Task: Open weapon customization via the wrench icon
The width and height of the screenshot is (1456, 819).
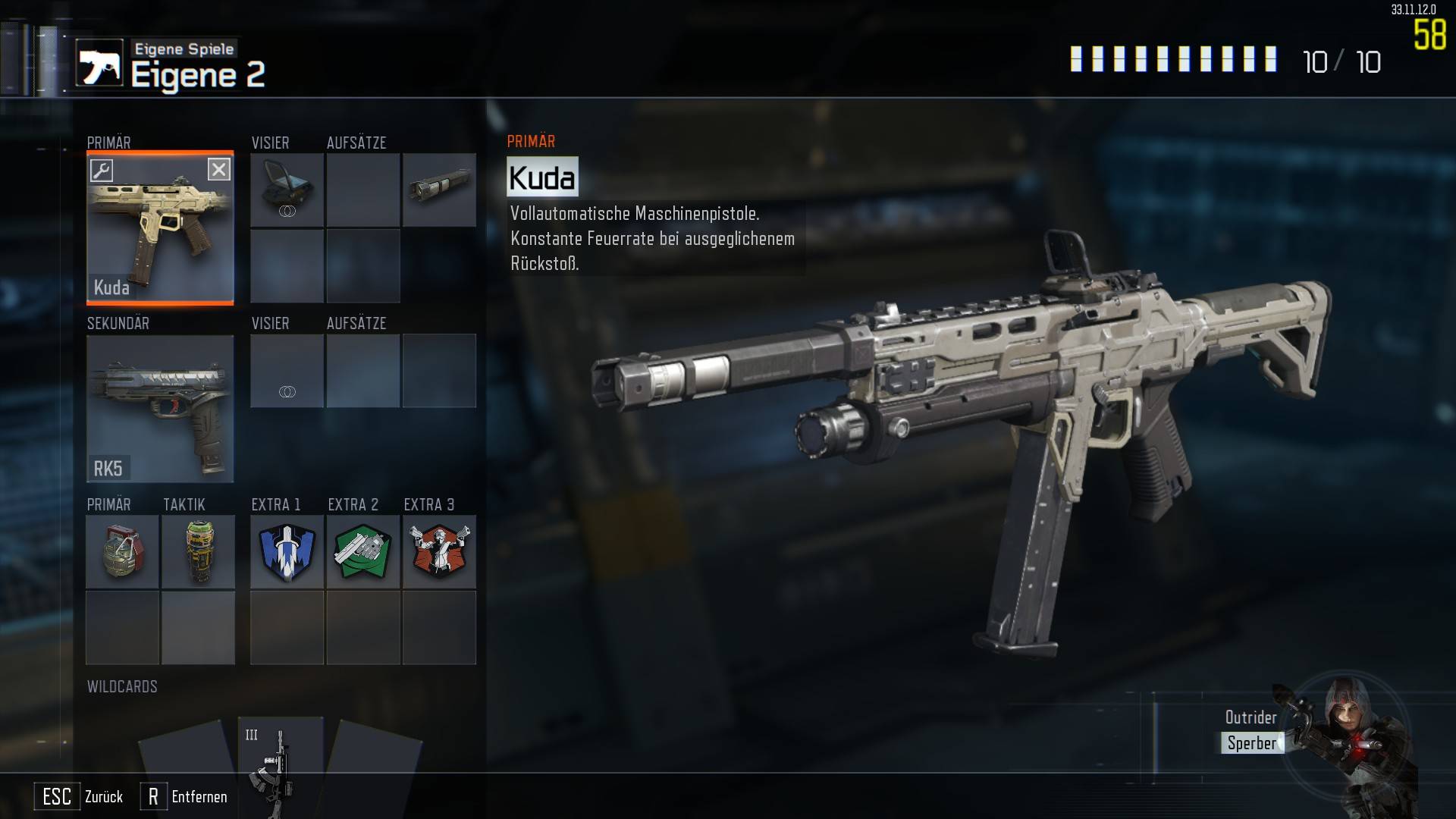Action: (x=102, y=170)
